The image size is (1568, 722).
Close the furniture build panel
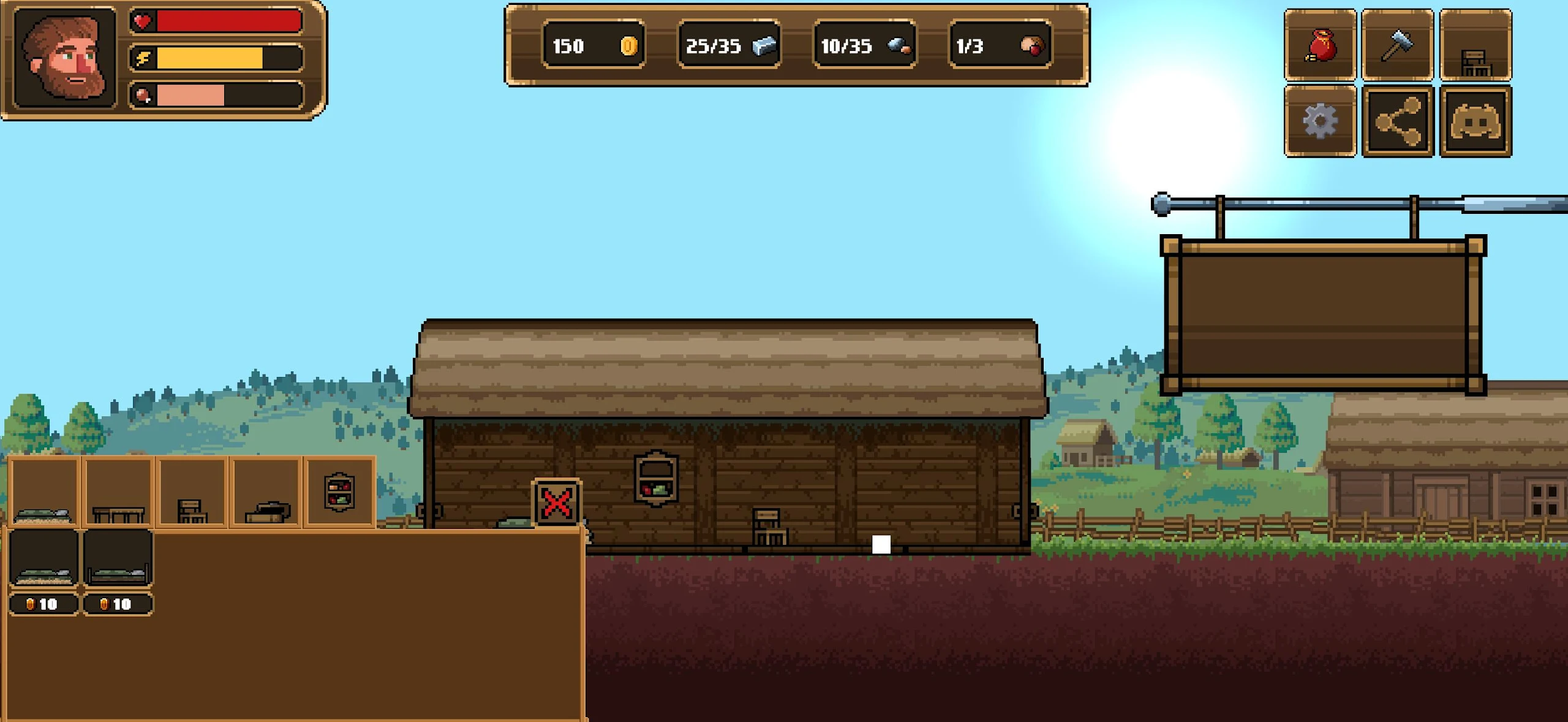[556, 503]
